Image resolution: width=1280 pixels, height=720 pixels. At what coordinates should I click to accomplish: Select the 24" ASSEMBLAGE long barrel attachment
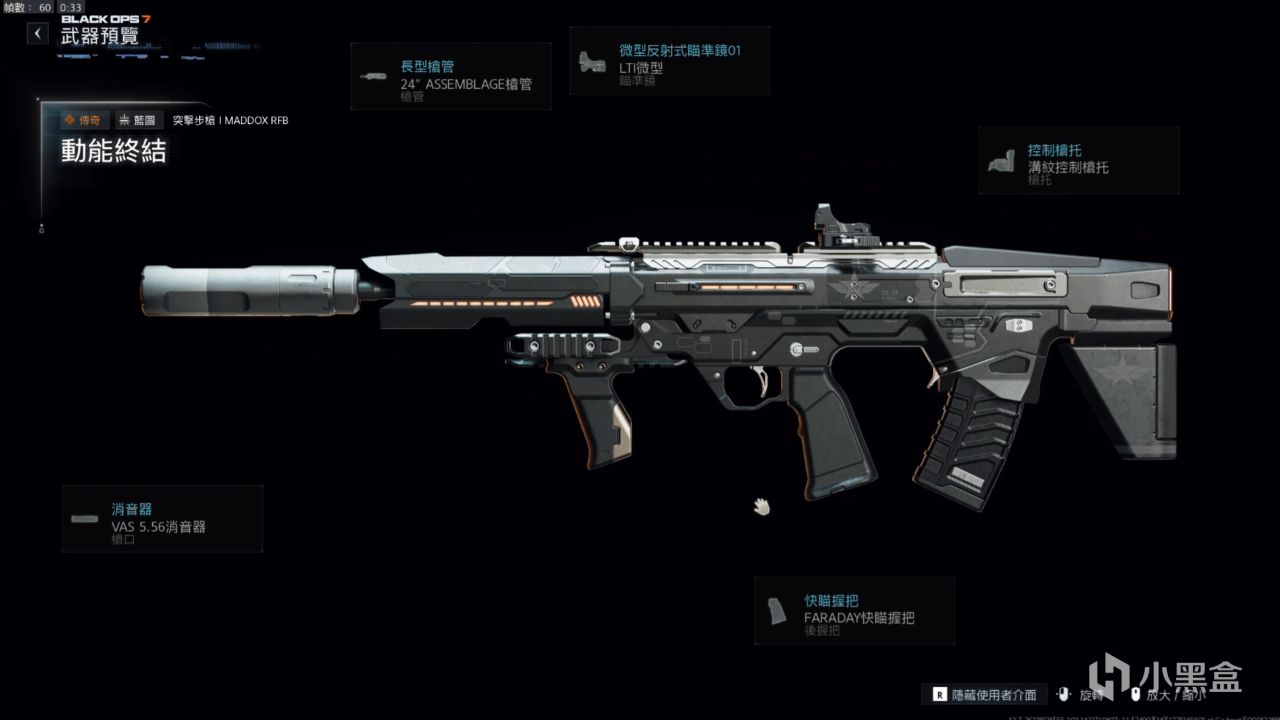(x=451, y=76)
